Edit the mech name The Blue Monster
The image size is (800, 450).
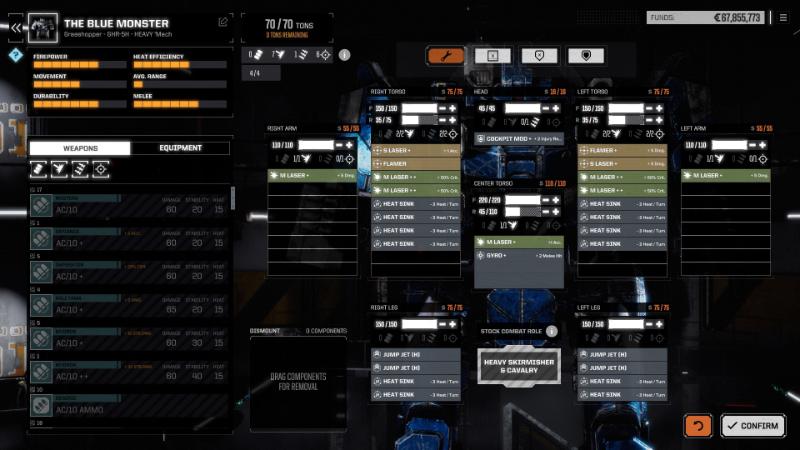coord(223,21)
